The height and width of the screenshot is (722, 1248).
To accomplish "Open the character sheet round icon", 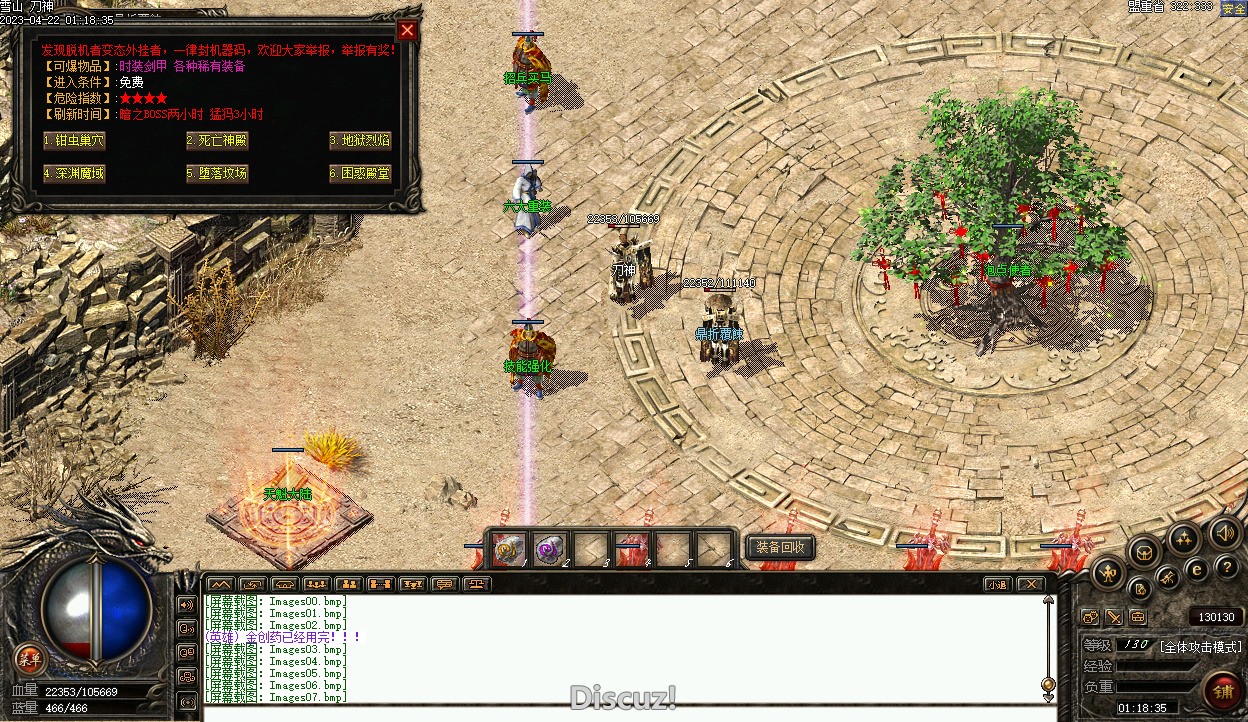I will coord(1109,573).
